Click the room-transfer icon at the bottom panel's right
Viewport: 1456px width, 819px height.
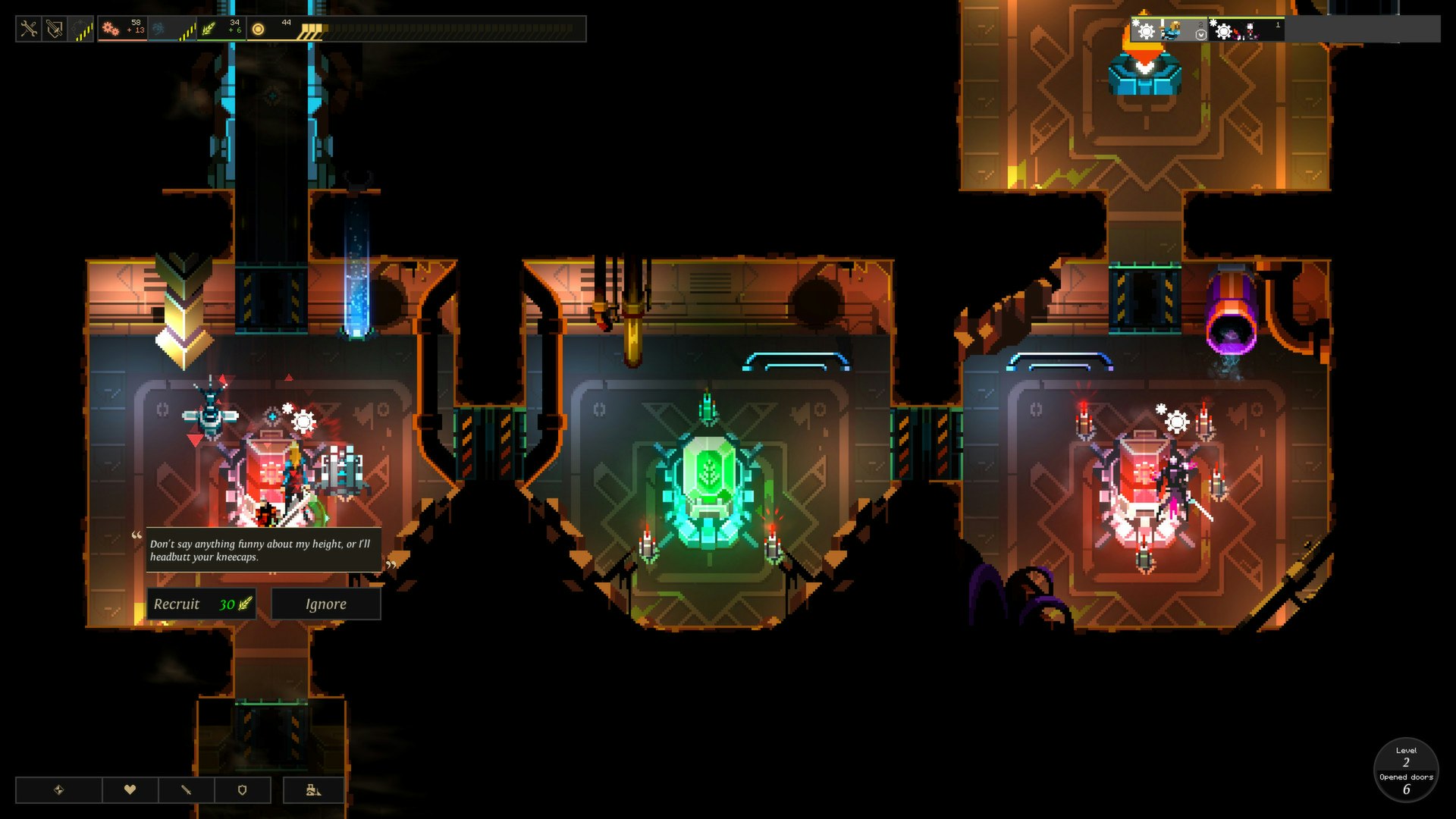312,789
